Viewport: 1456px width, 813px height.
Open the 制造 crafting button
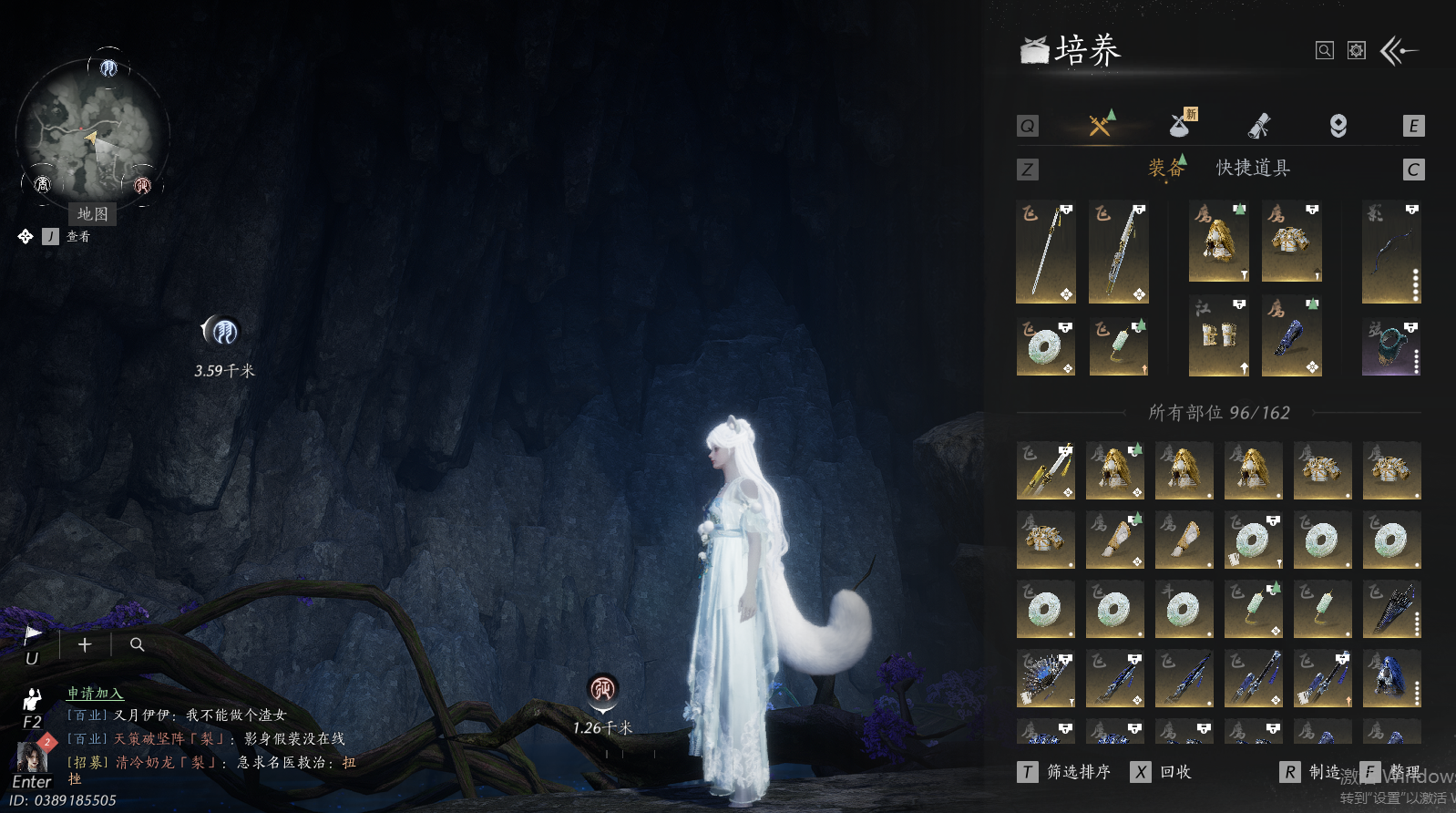coord(1314,772)
